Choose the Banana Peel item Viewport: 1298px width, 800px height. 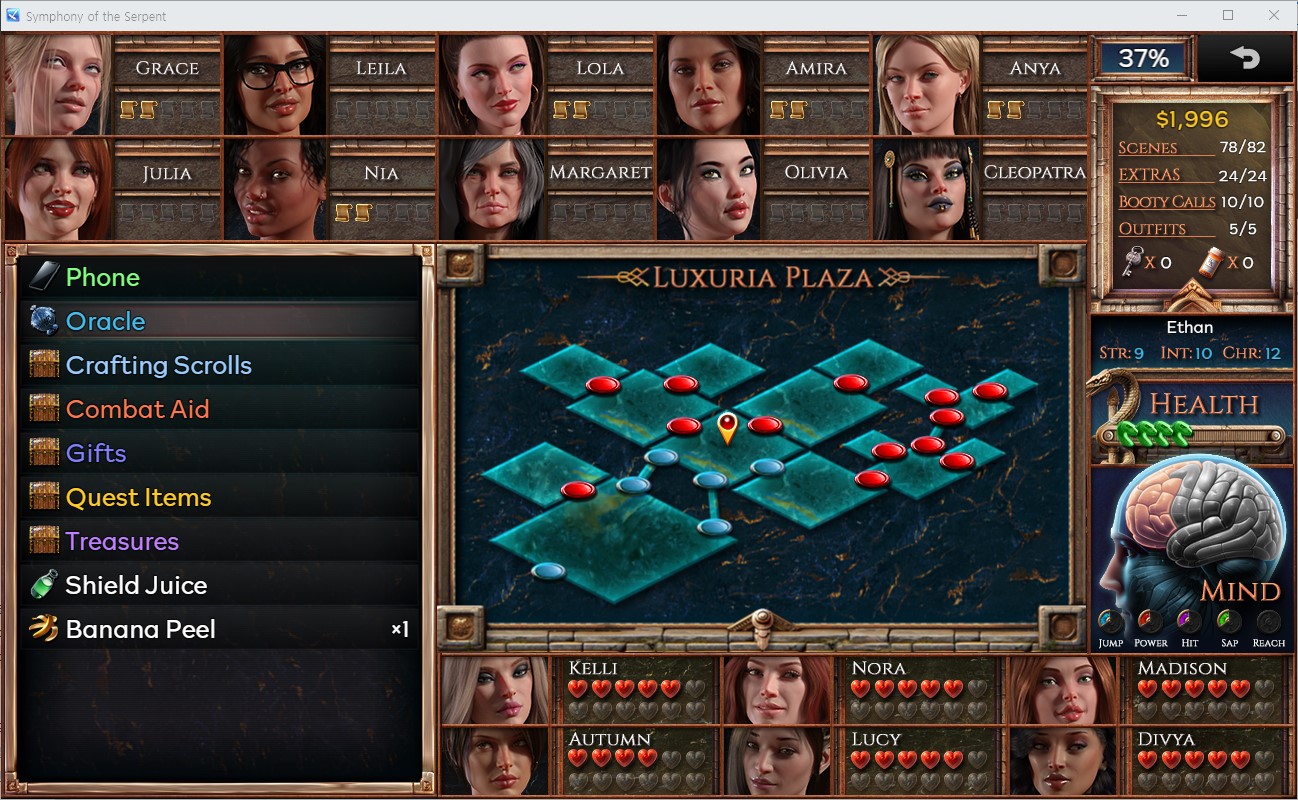click(140, 629)
